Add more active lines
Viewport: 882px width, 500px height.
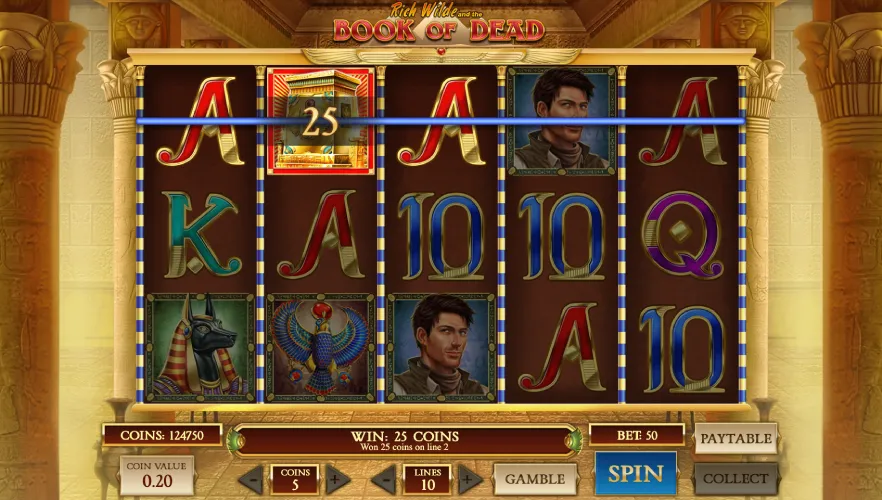click(x=469, y=479)
